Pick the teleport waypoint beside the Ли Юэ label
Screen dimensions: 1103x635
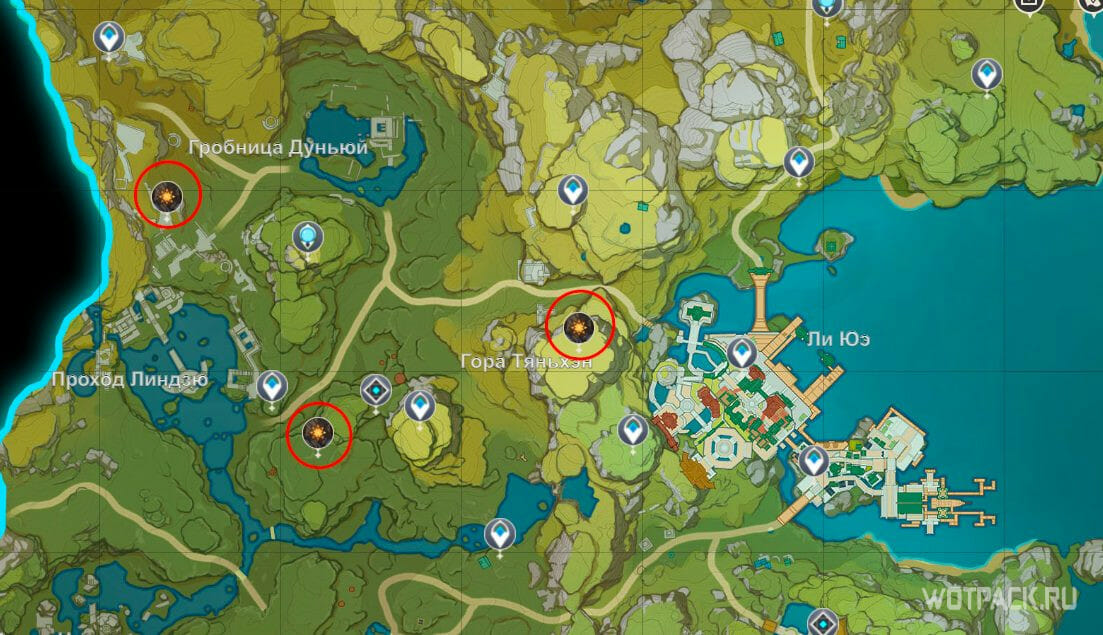tap(741, 352)
